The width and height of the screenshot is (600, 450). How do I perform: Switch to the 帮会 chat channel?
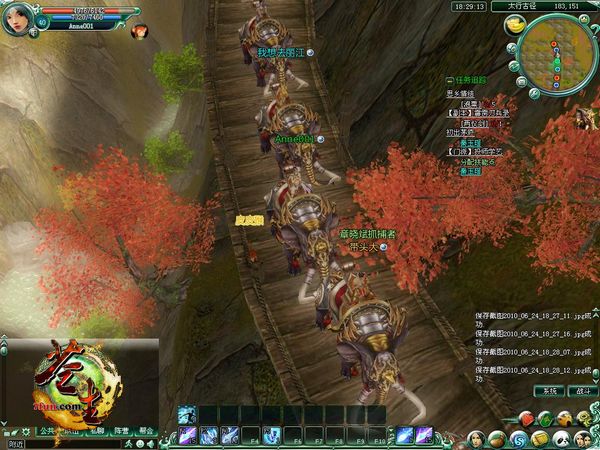pos(146,430)
